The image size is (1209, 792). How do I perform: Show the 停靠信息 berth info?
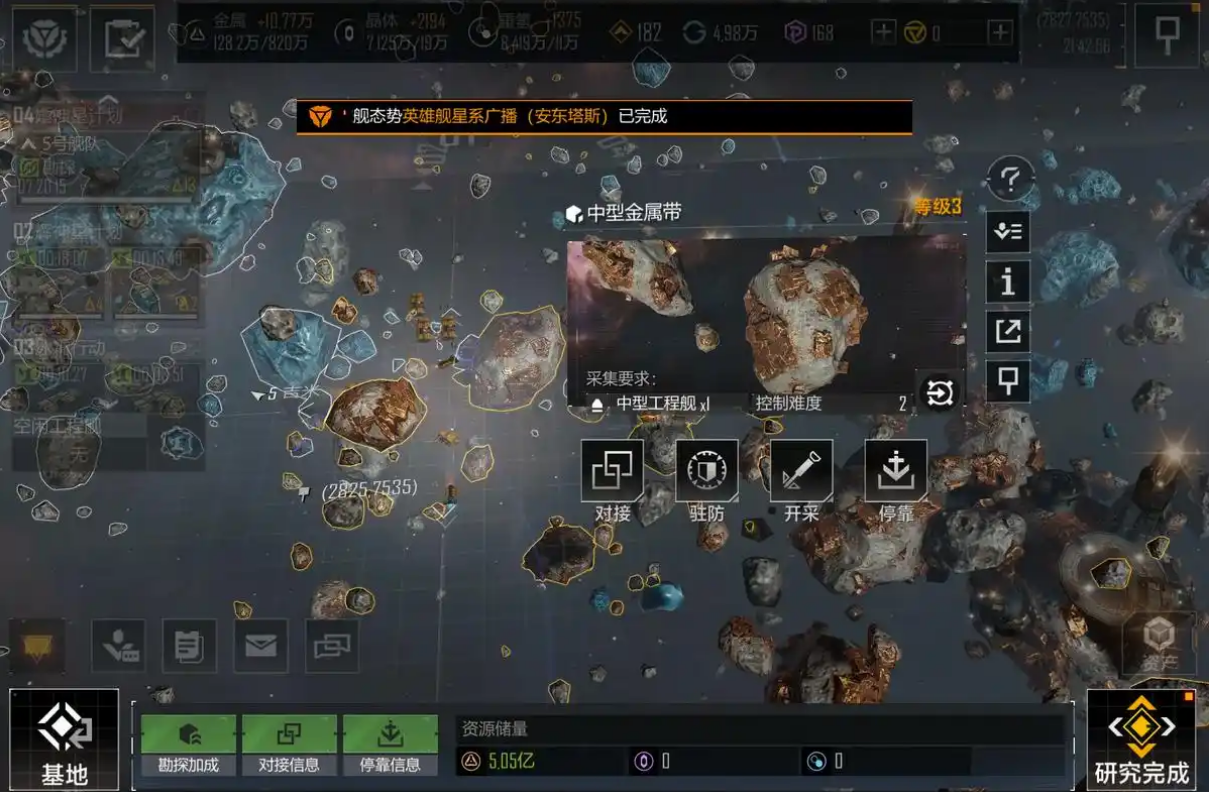click(x=390, y=745)
